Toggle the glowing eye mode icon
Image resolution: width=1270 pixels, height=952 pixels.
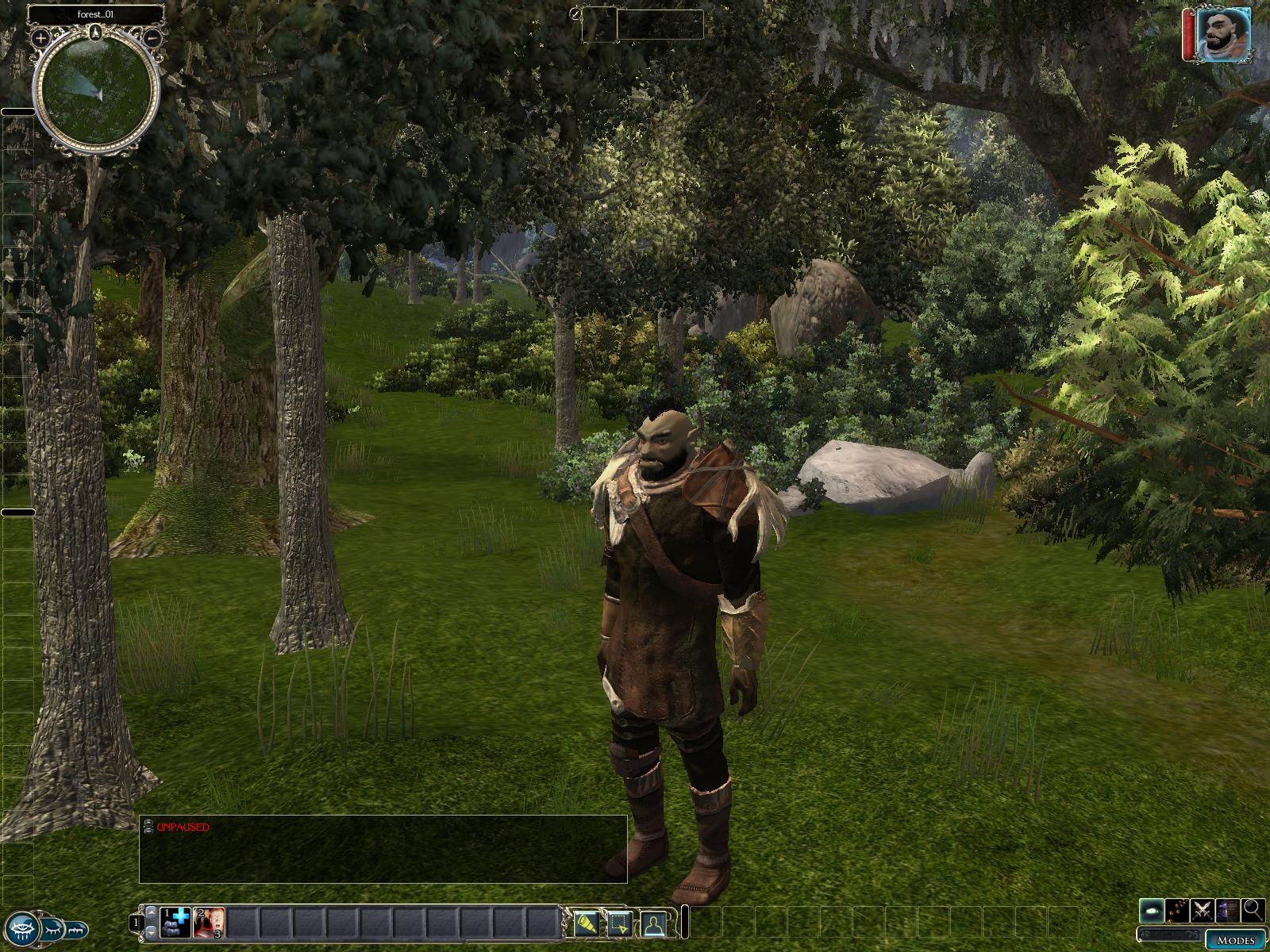click(x=1153, y=910)
